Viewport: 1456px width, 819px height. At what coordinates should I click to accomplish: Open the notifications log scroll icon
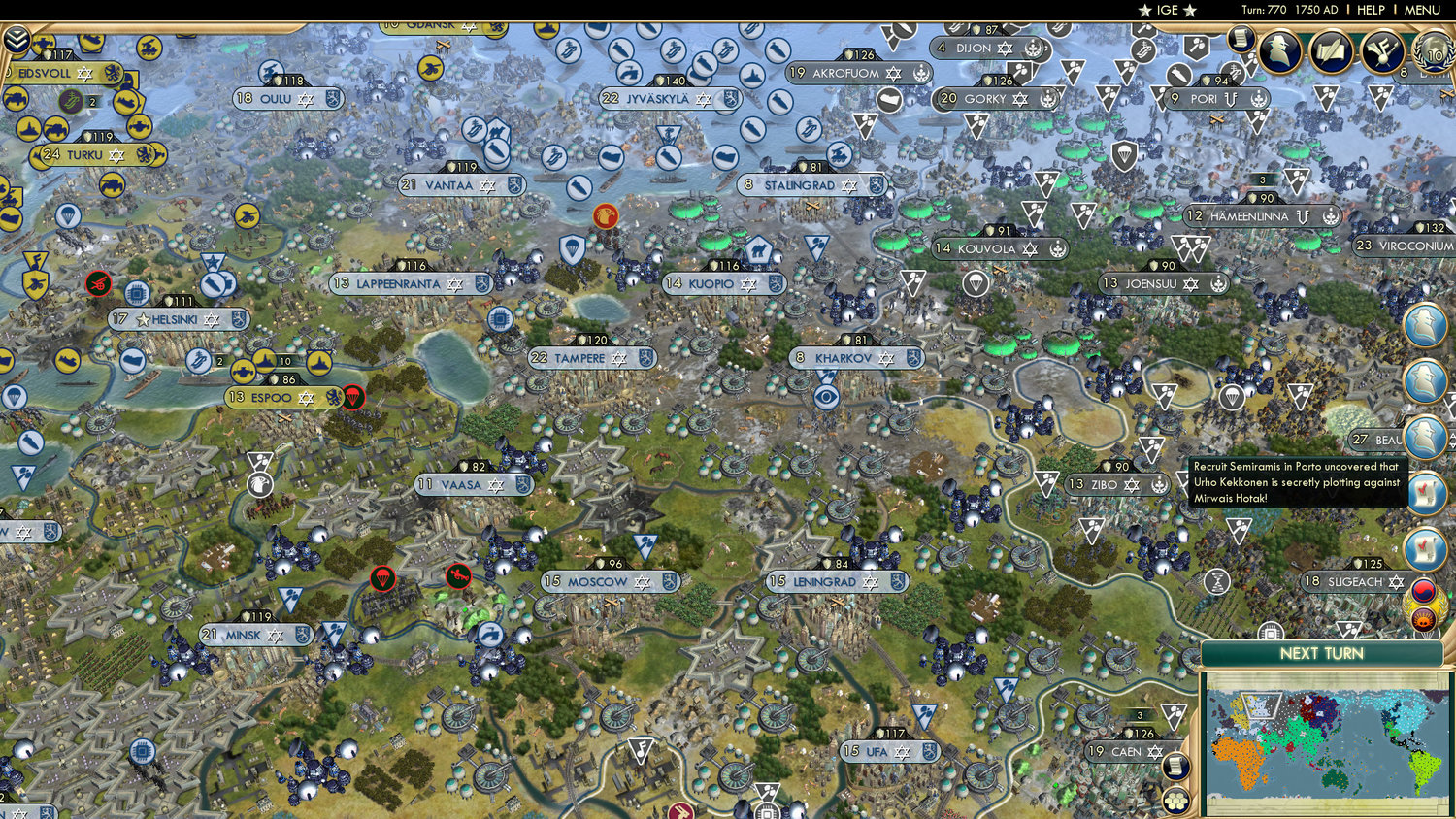[x=1240, y=41]
